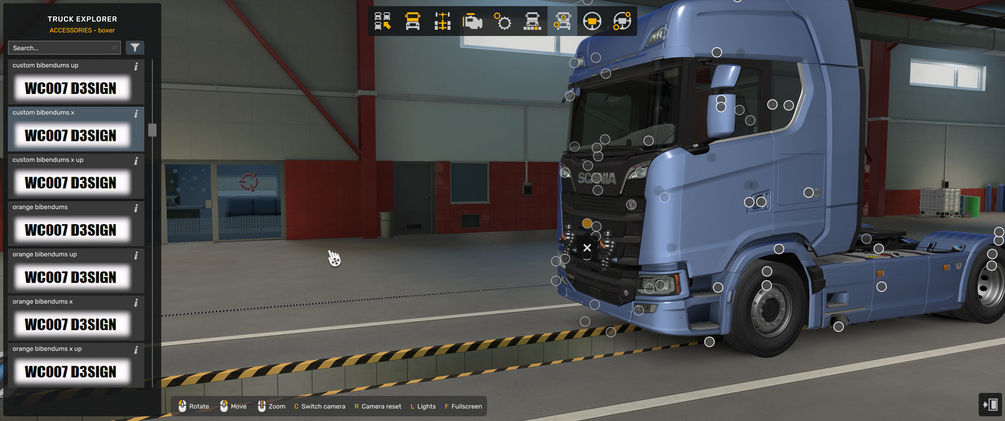
Task: Pick the 'orange bibendums x' accessory
Action: click(x=70, y=324)
